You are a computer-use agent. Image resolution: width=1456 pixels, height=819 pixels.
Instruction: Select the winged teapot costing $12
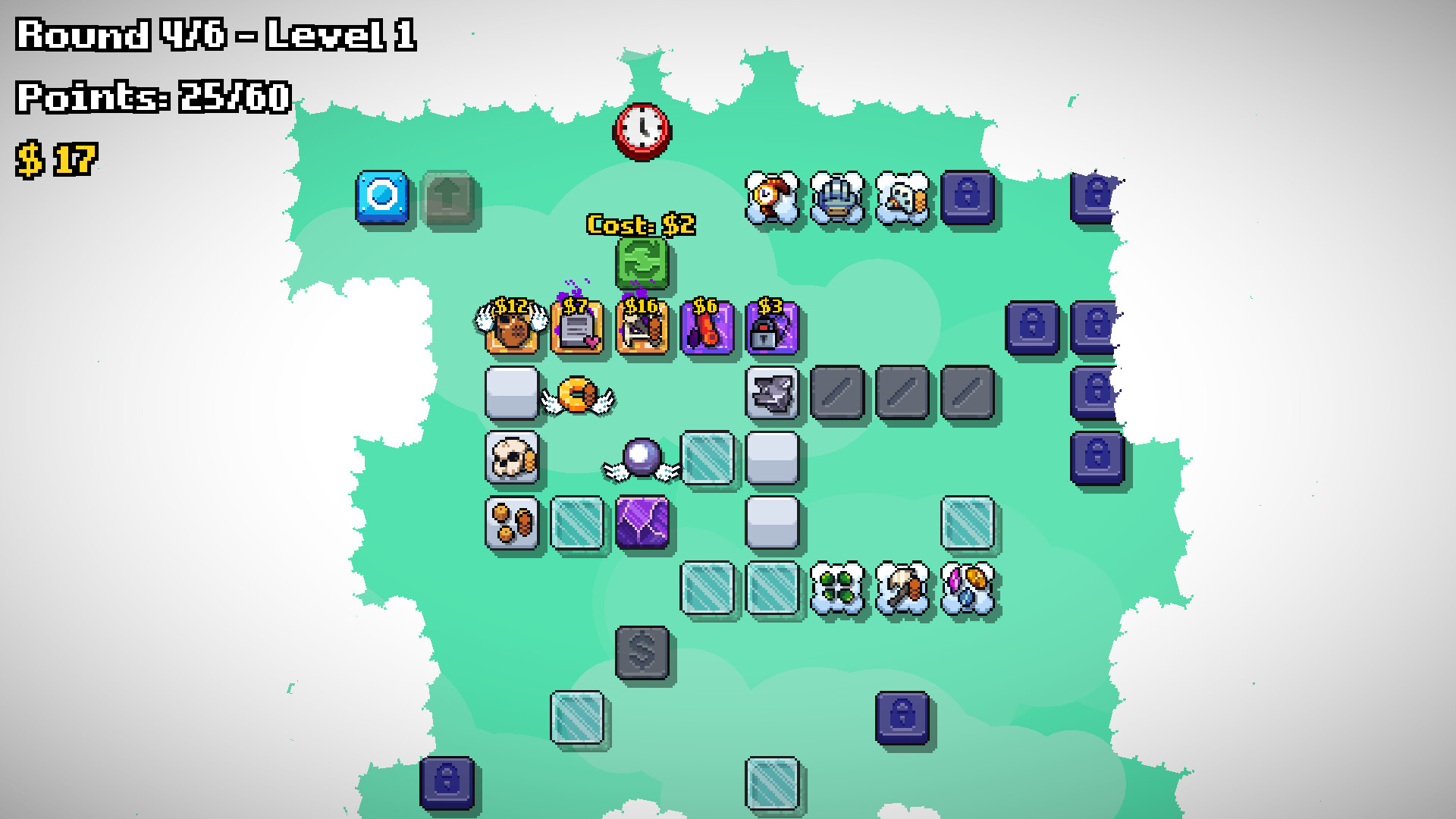513,328
